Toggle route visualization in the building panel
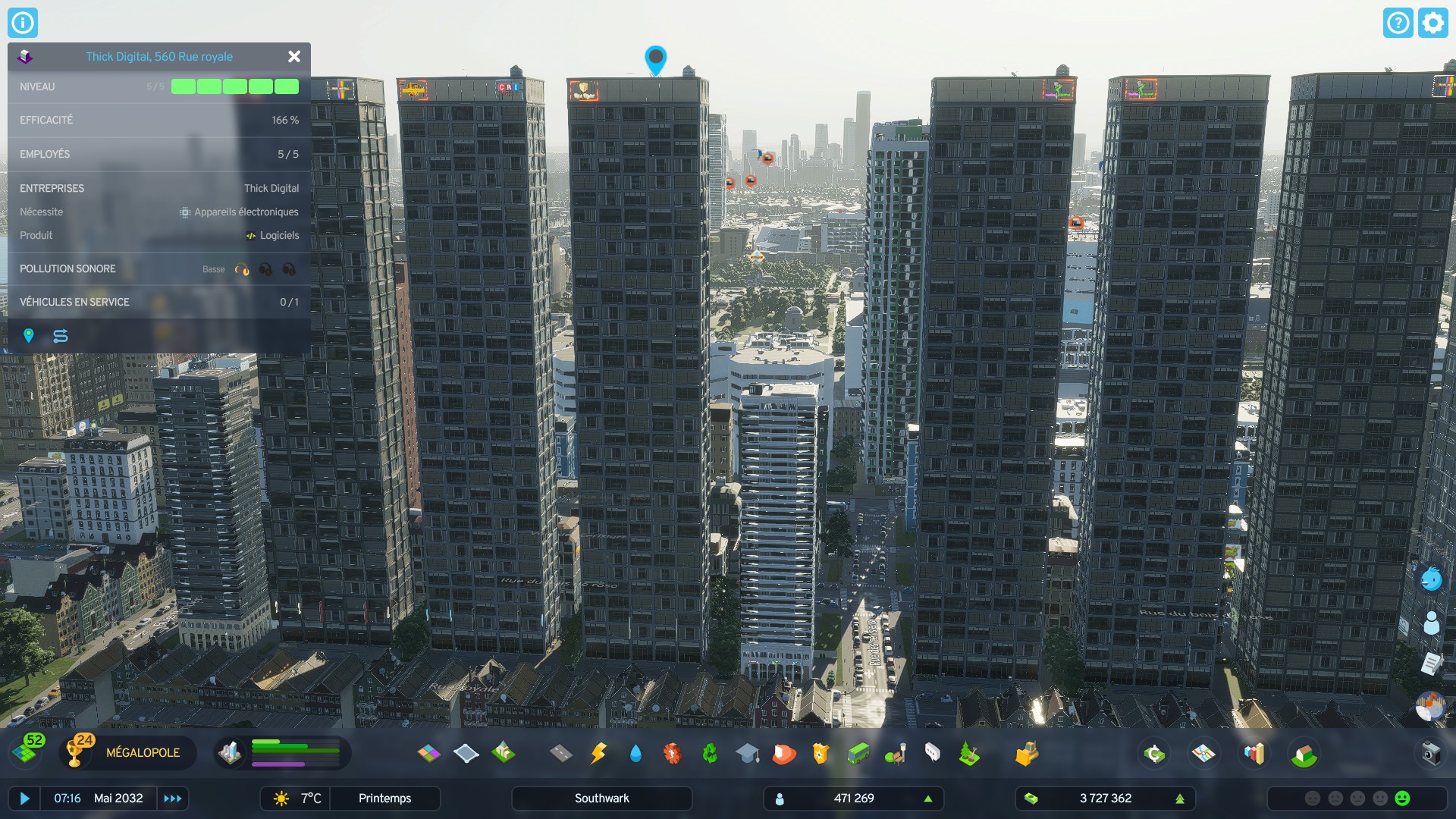The width and height of the screenshot is (1456, 819). tap(61, 335)
